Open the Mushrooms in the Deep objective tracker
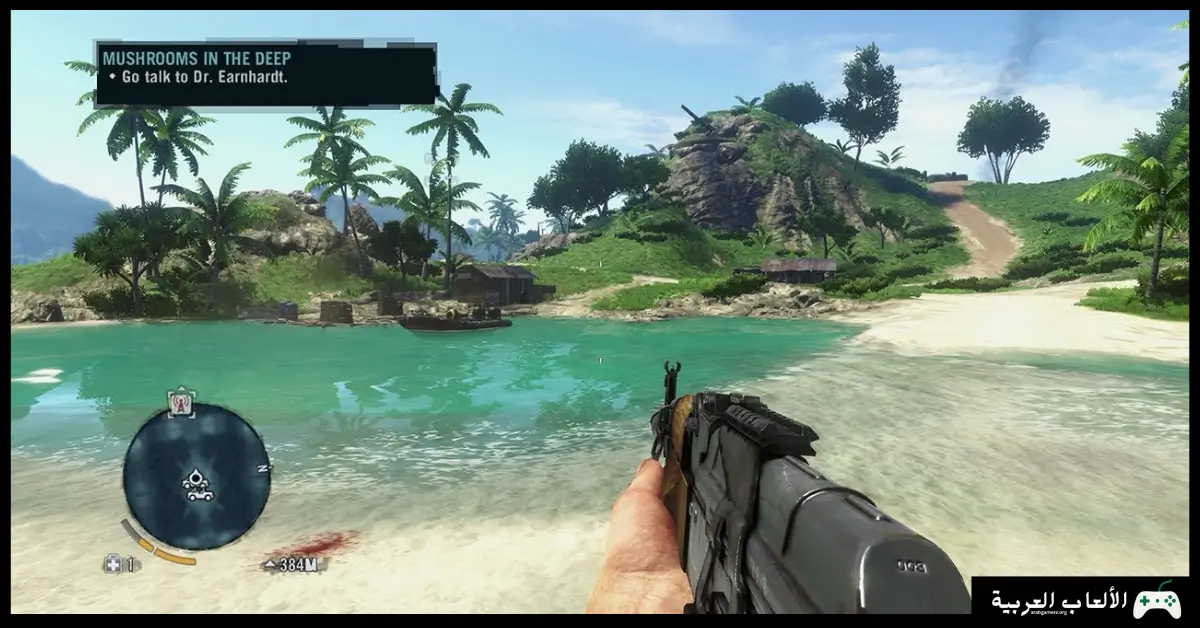This screenshot has width=1200, height=628. [x=265, y=73]
